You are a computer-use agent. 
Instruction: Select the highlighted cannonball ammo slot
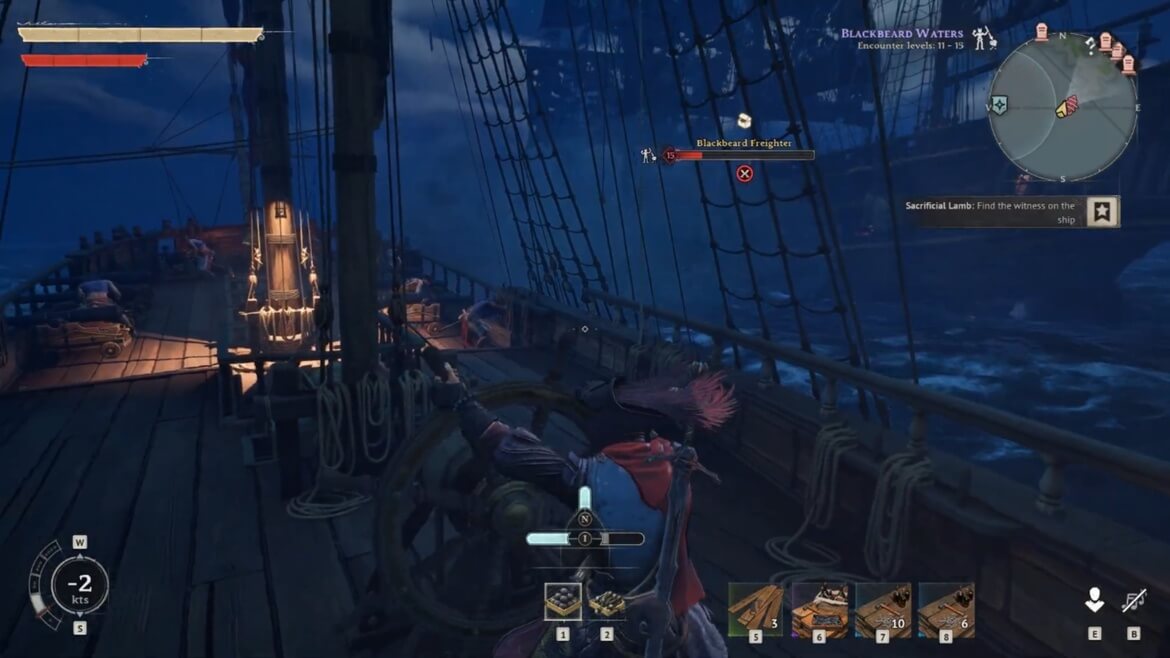click(562, 602)
